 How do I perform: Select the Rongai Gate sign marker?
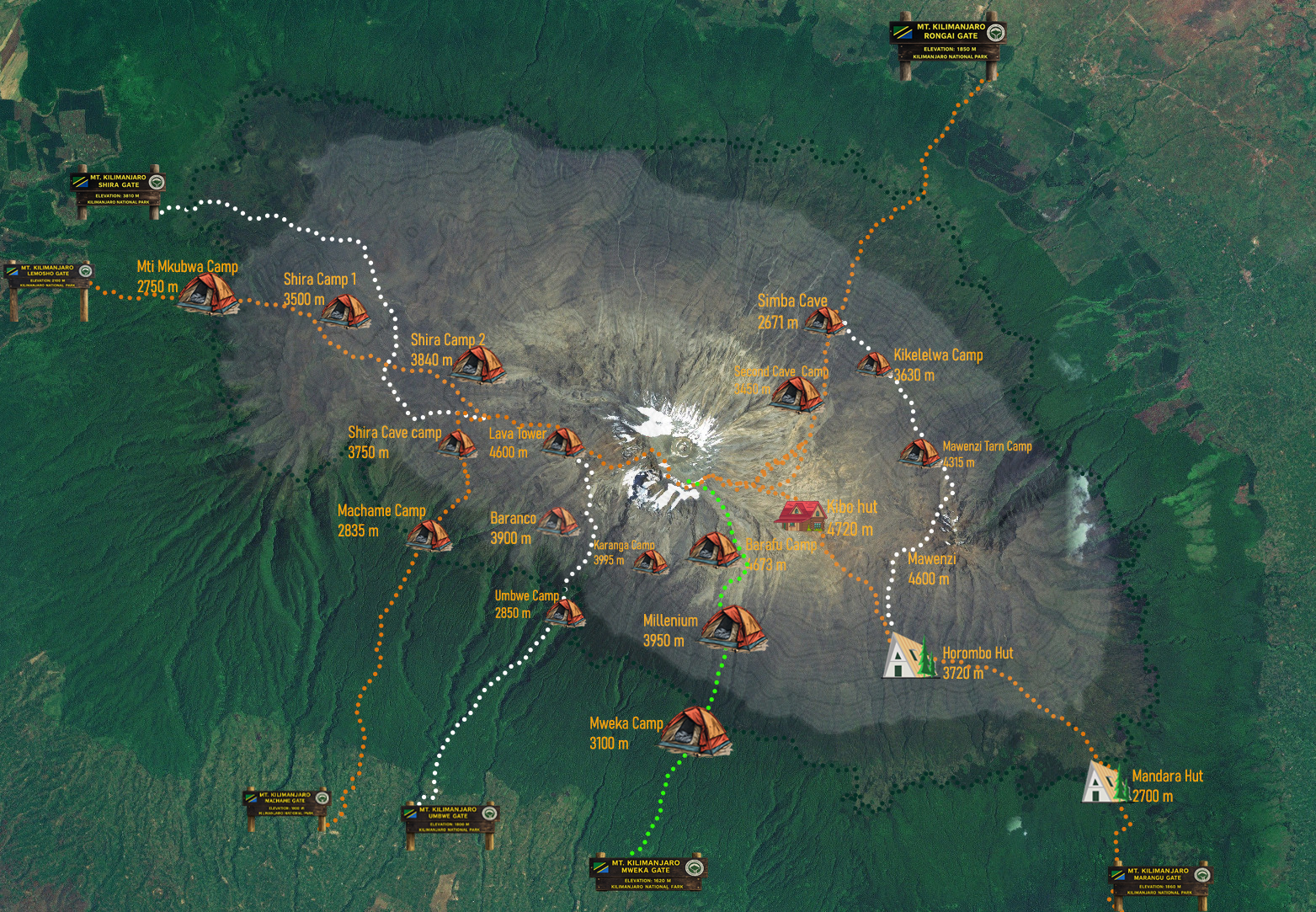click(x=949, y=43)
